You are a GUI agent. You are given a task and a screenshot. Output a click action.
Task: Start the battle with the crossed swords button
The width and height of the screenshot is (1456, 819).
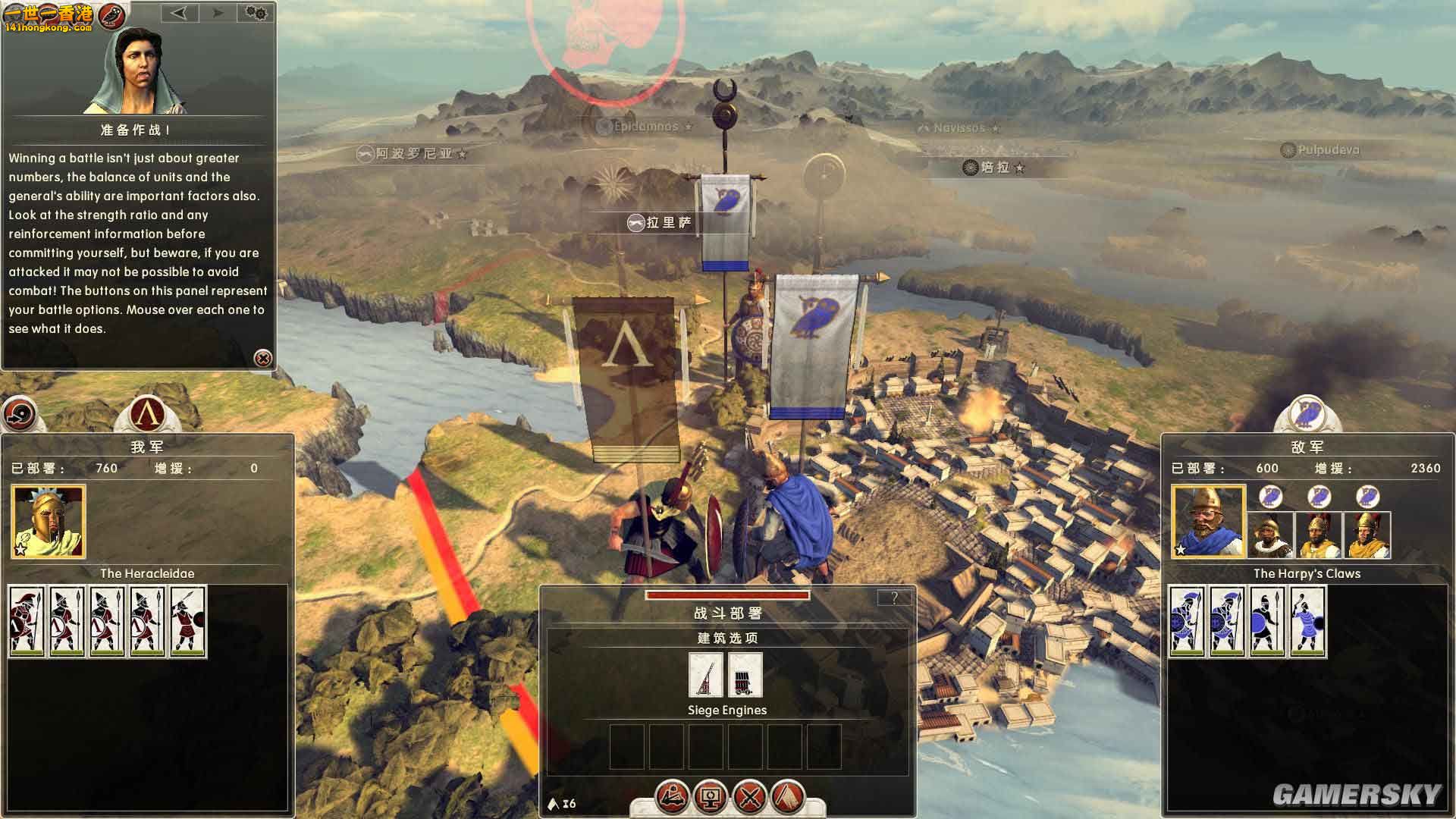coord(750,796)
